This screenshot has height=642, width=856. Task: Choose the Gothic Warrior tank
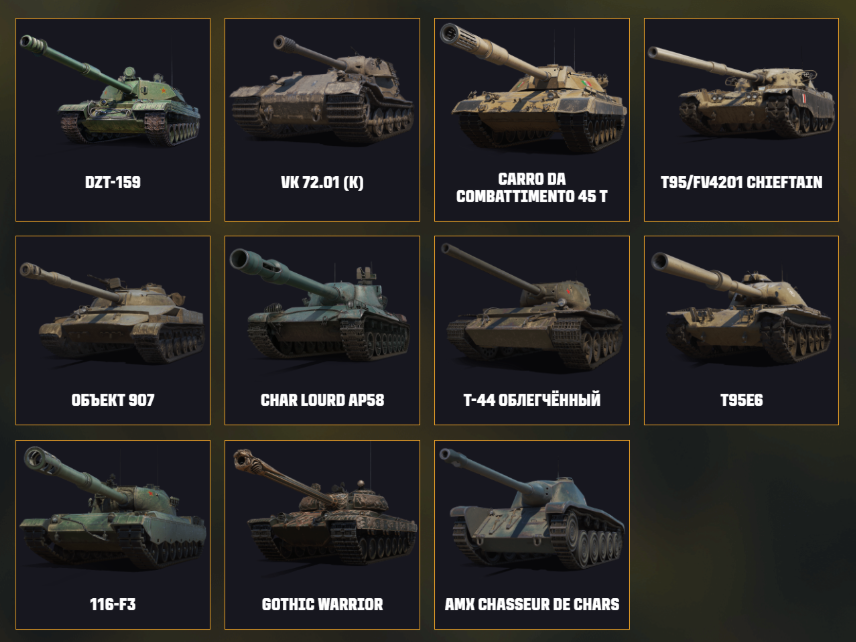point(322,534)
